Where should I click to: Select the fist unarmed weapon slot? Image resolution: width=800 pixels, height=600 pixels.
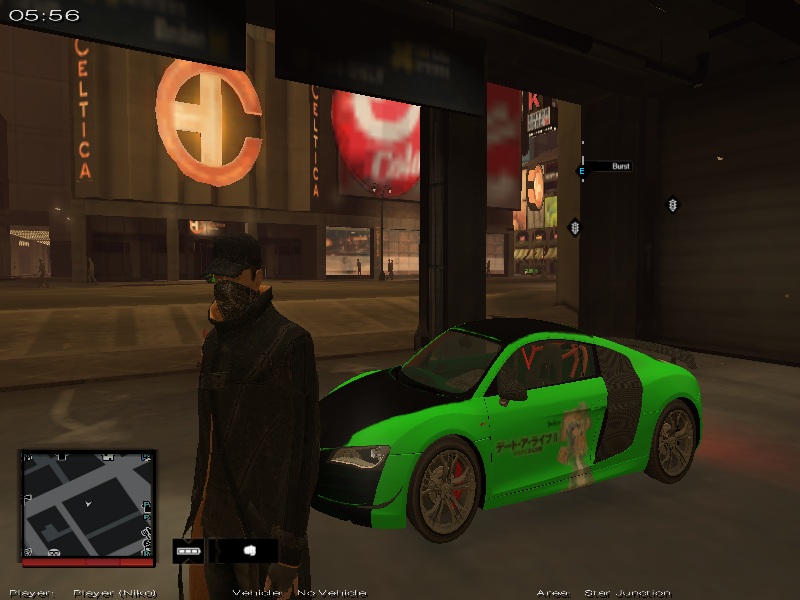[250, 550]
